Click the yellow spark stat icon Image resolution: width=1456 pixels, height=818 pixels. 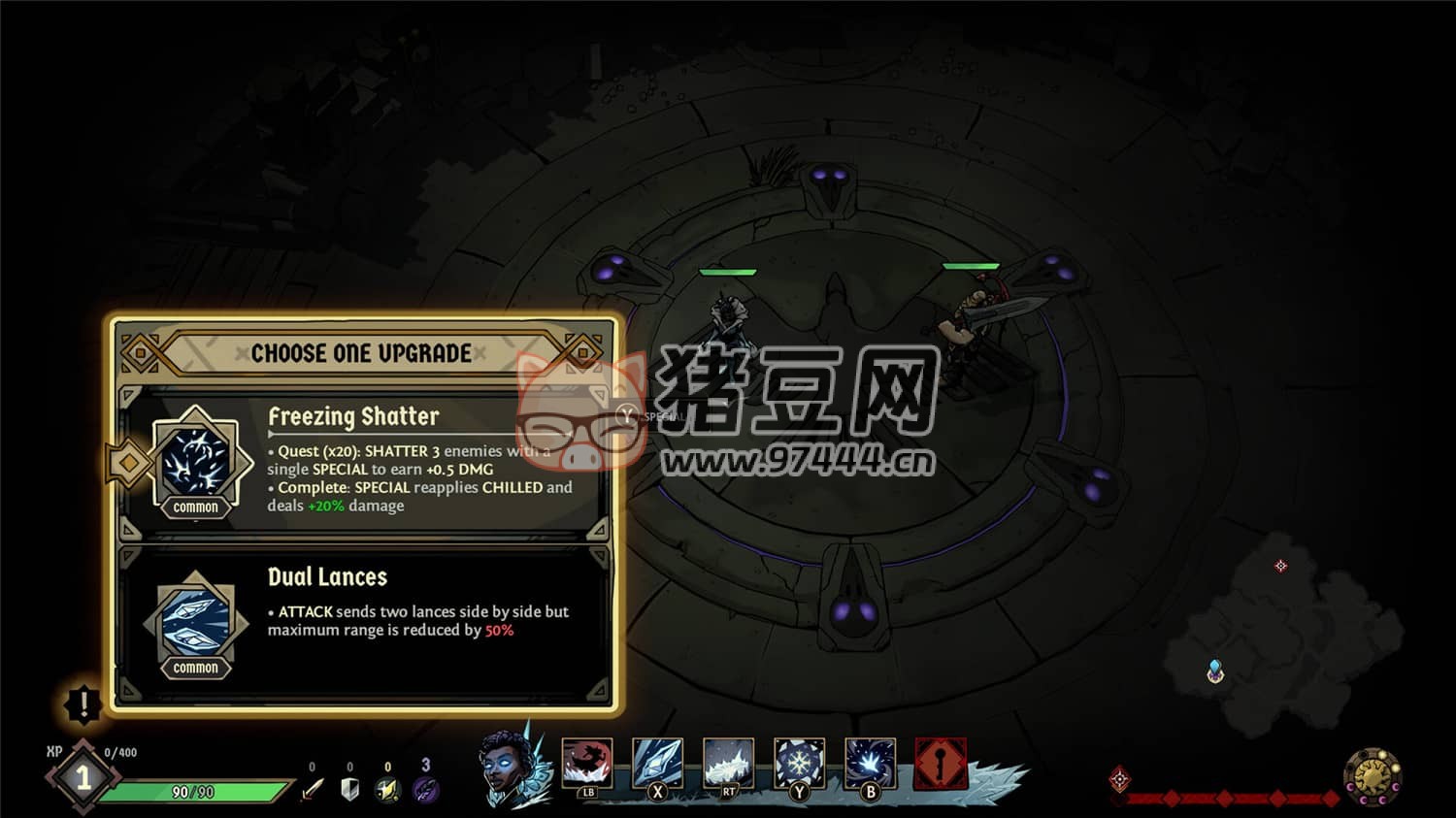click(x=388, y=789)
